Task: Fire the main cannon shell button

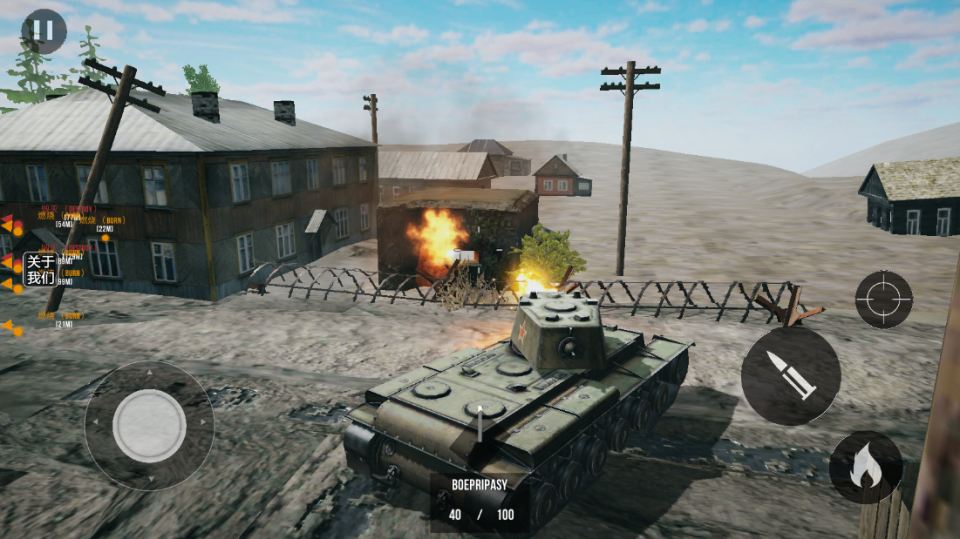Action: point(790,375)
